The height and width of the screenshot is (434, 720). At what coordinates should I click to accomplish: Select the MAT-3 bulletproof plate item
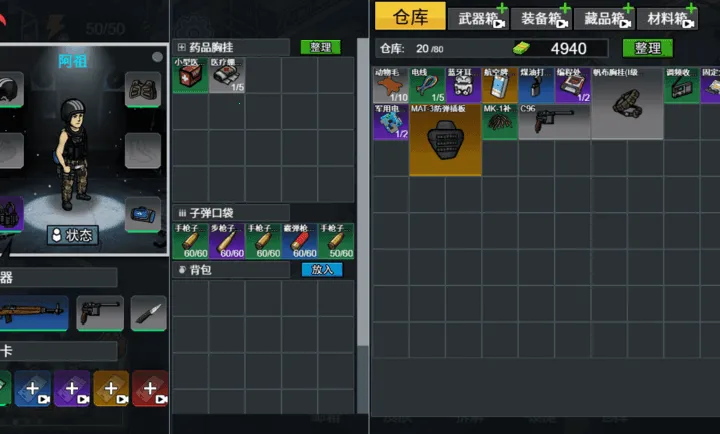[445, 139]
